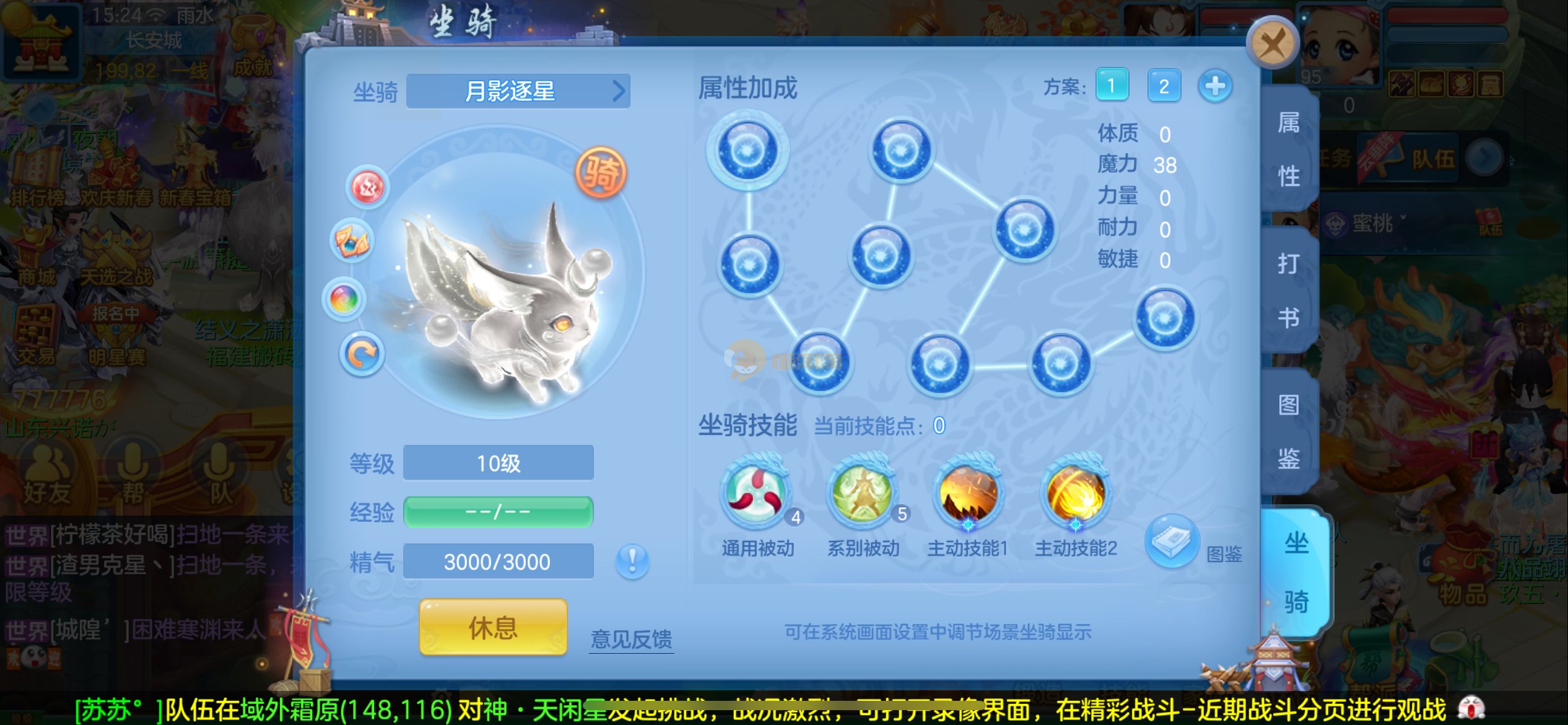Open the rainbow color dye icon

(x=344, y=300)
